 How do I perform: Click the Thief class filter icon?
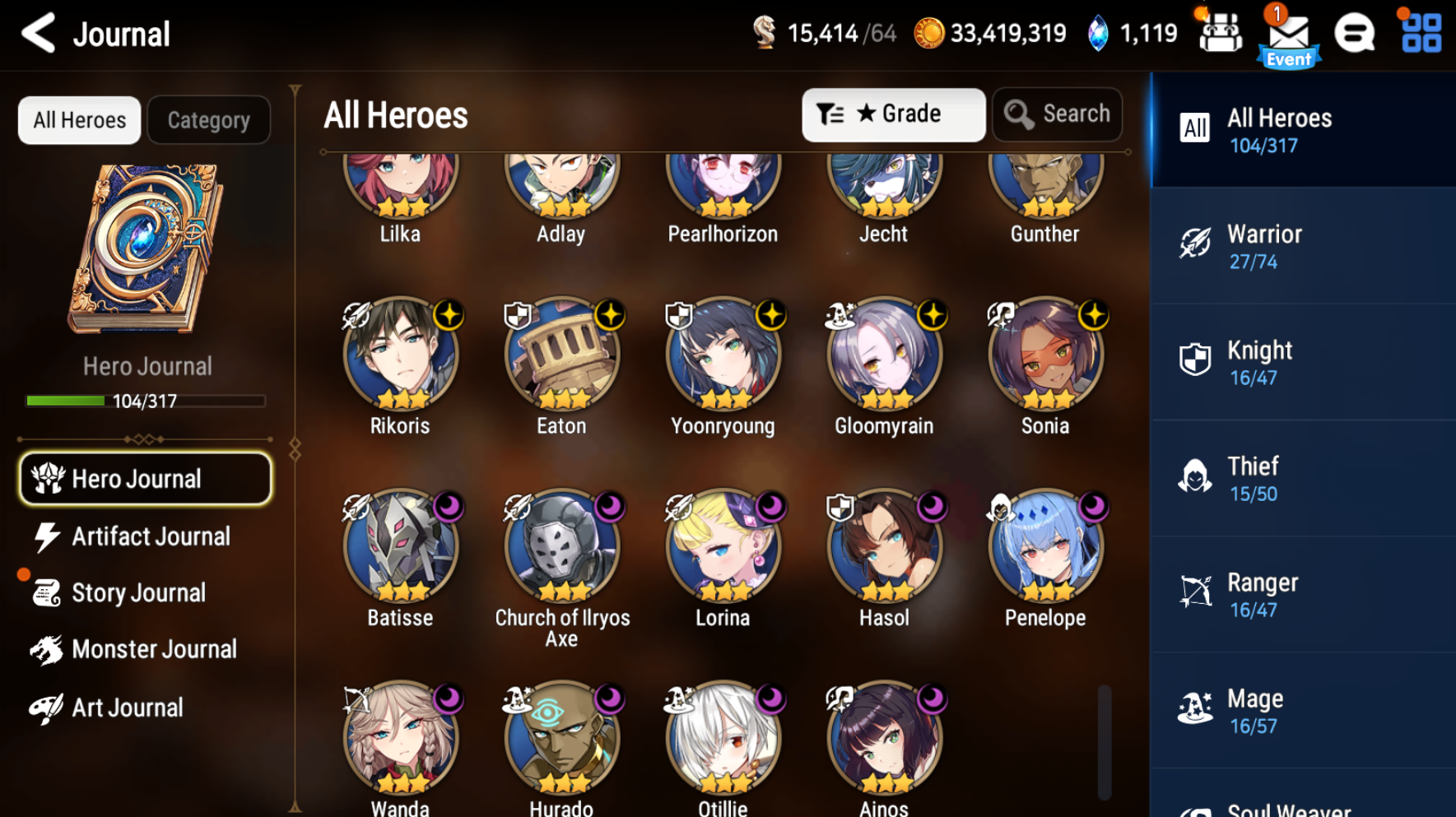1194,477
